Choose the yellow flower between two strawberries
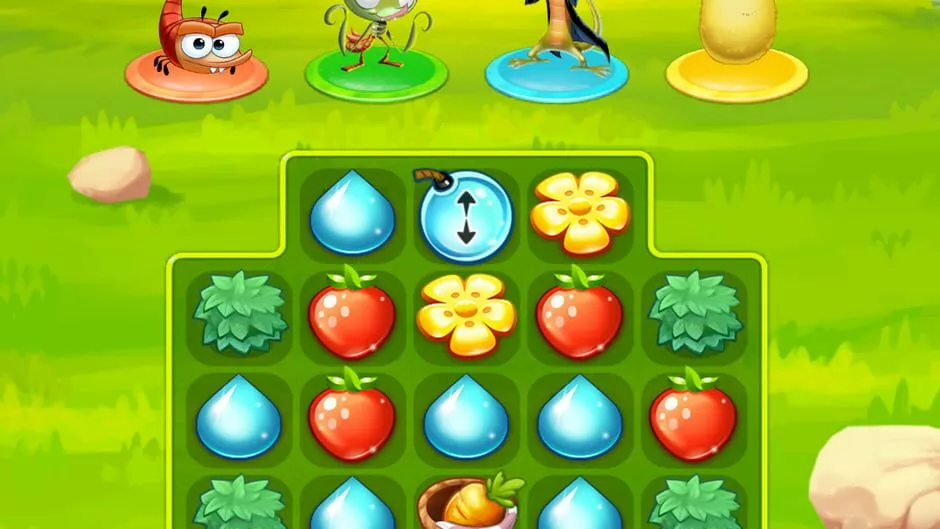Image resolution: width=940 pixels, height=529 pixels. 466,315
